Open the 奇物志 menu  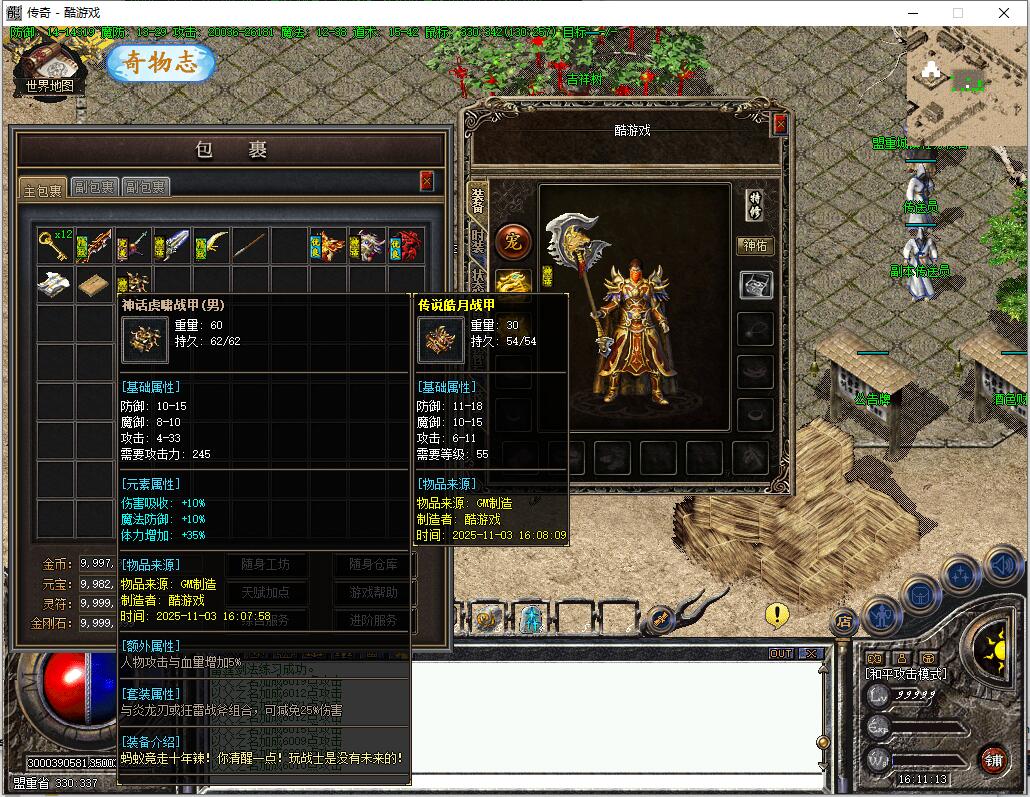coord(162,63)
